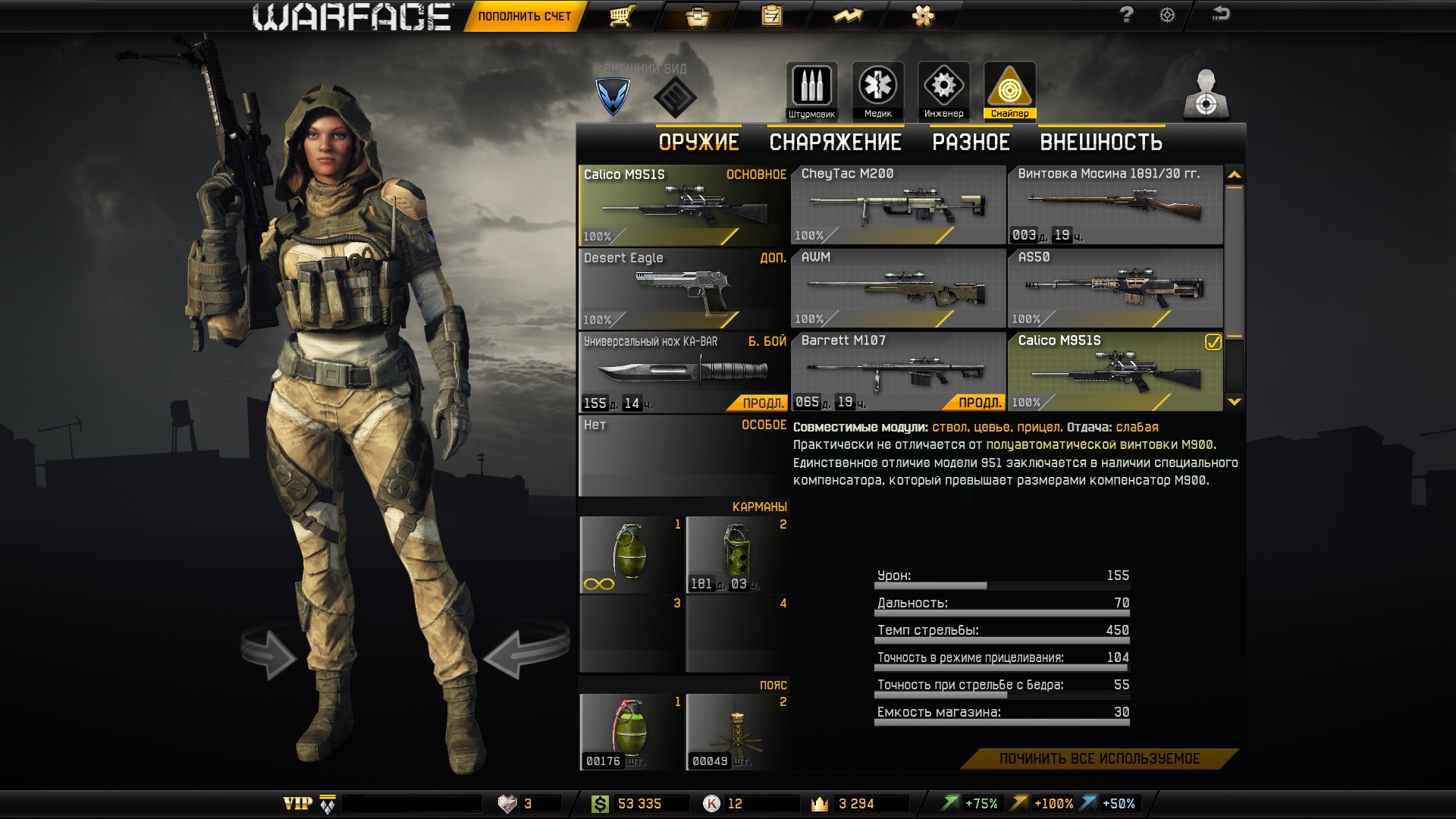Open the shop cart icon
This screenshot has height=819, width=1456.
coord(622,16)
